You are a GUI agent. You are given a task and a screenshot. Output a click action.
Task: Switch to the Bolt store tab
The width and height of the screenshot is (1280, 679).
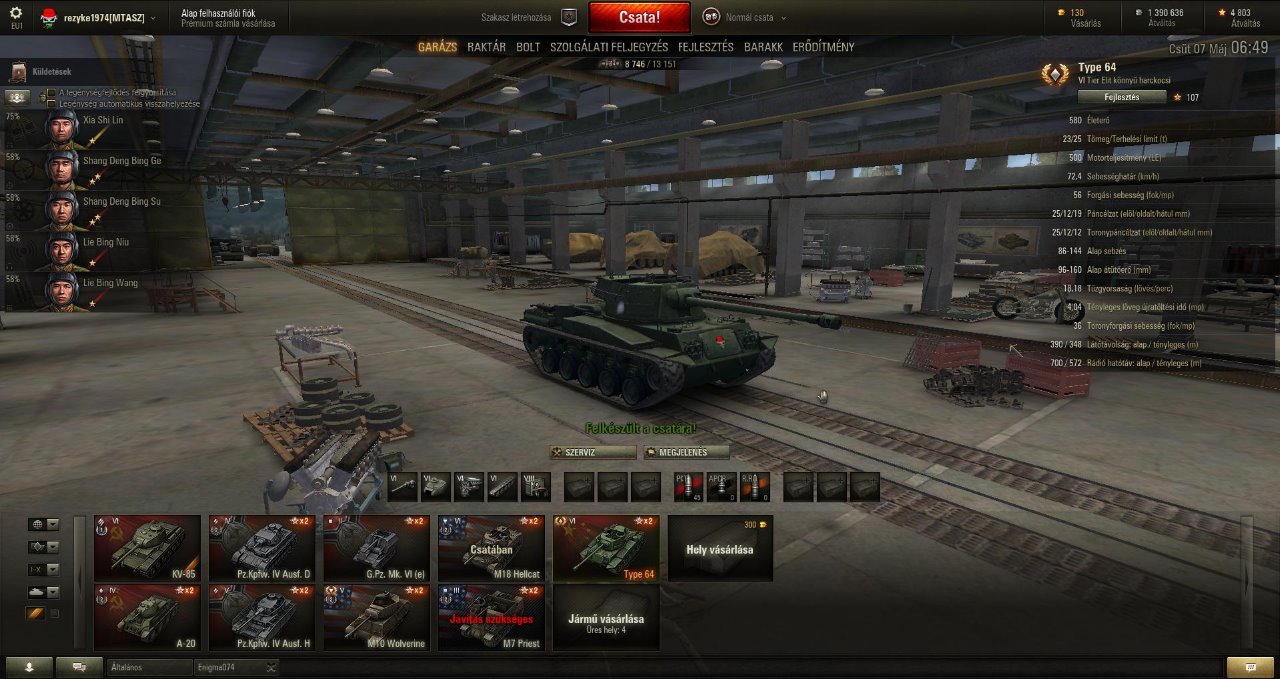pyautogui.click(x=528, y=47)
